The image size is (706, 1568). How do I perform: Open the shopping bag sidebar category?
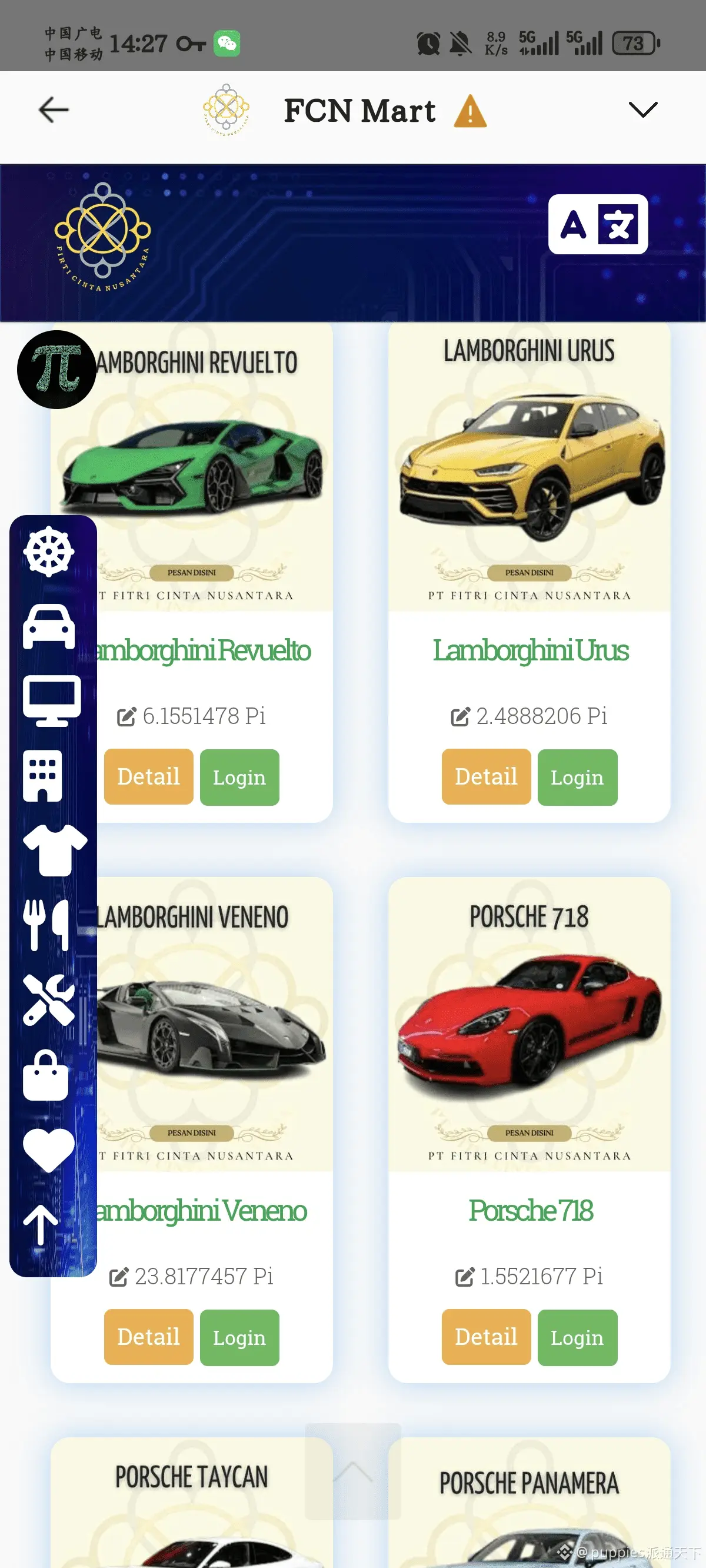(45, 1075)
